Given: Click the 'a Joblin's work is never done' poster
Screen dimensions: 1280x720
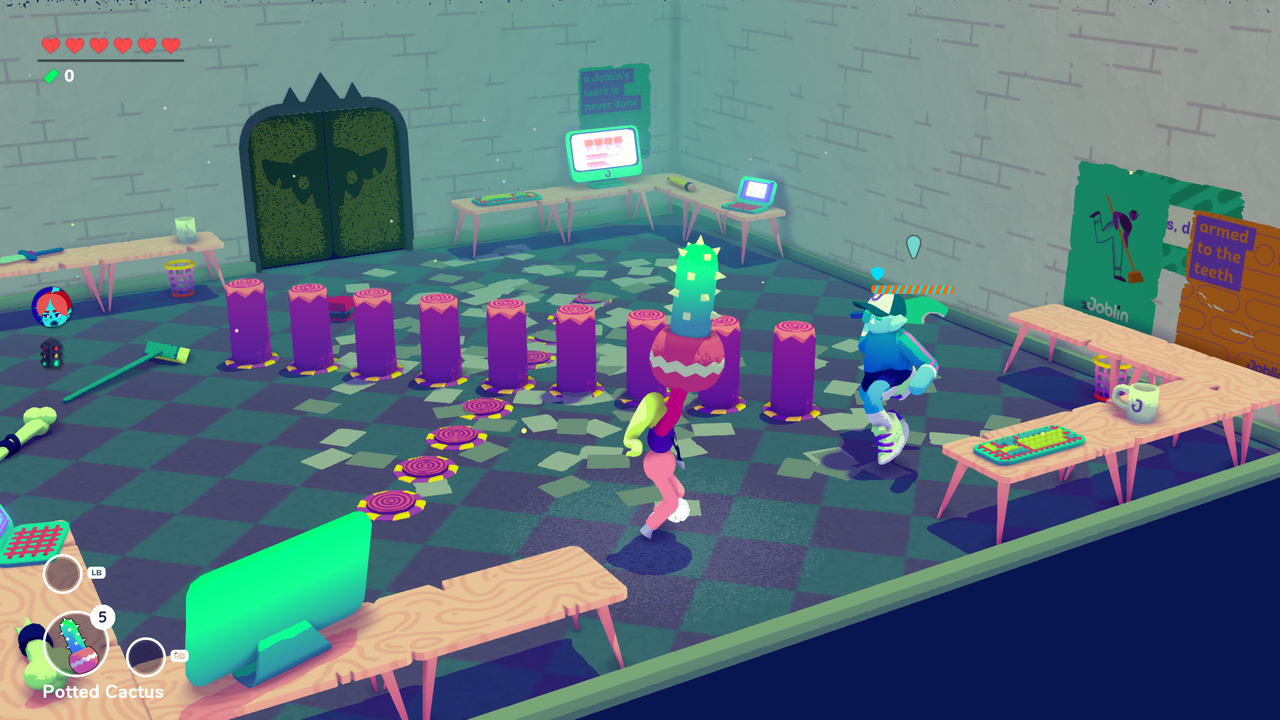Looking at the screenshot, I should (611, 88).
